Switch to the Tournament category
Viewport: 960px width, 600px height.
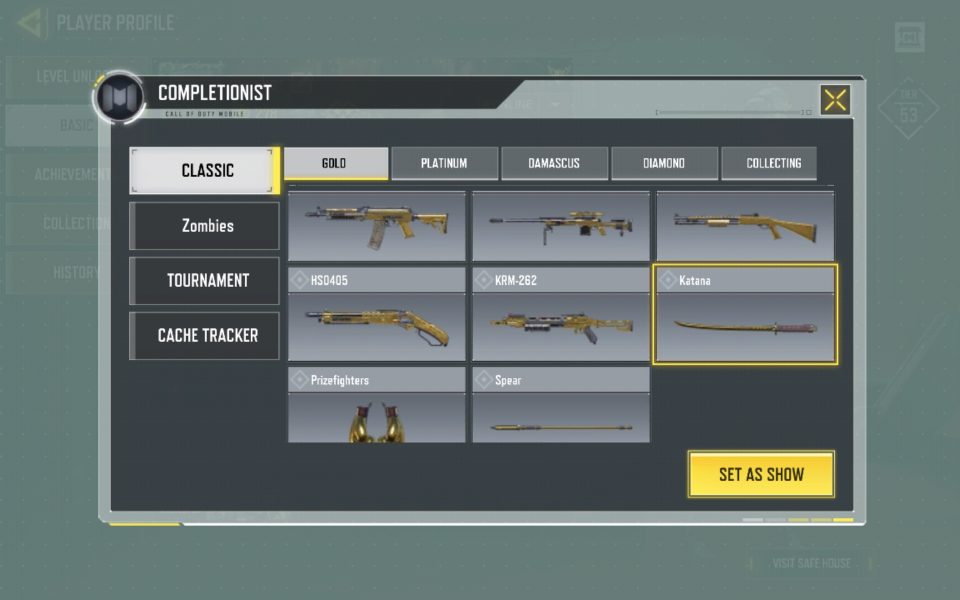(x=205, y=281)
